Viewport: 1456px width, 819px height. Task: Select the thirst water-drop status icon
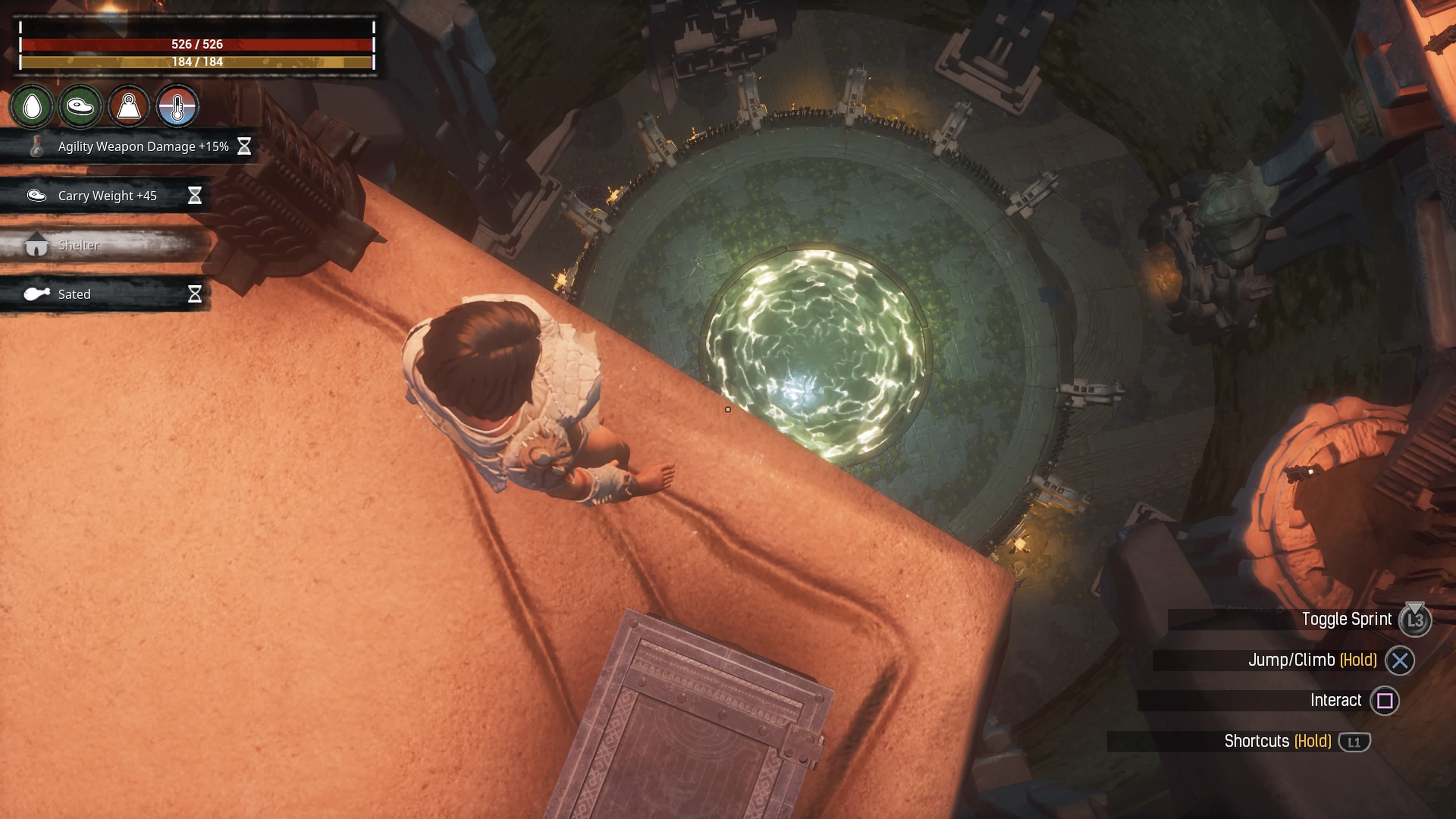(32, 106)
